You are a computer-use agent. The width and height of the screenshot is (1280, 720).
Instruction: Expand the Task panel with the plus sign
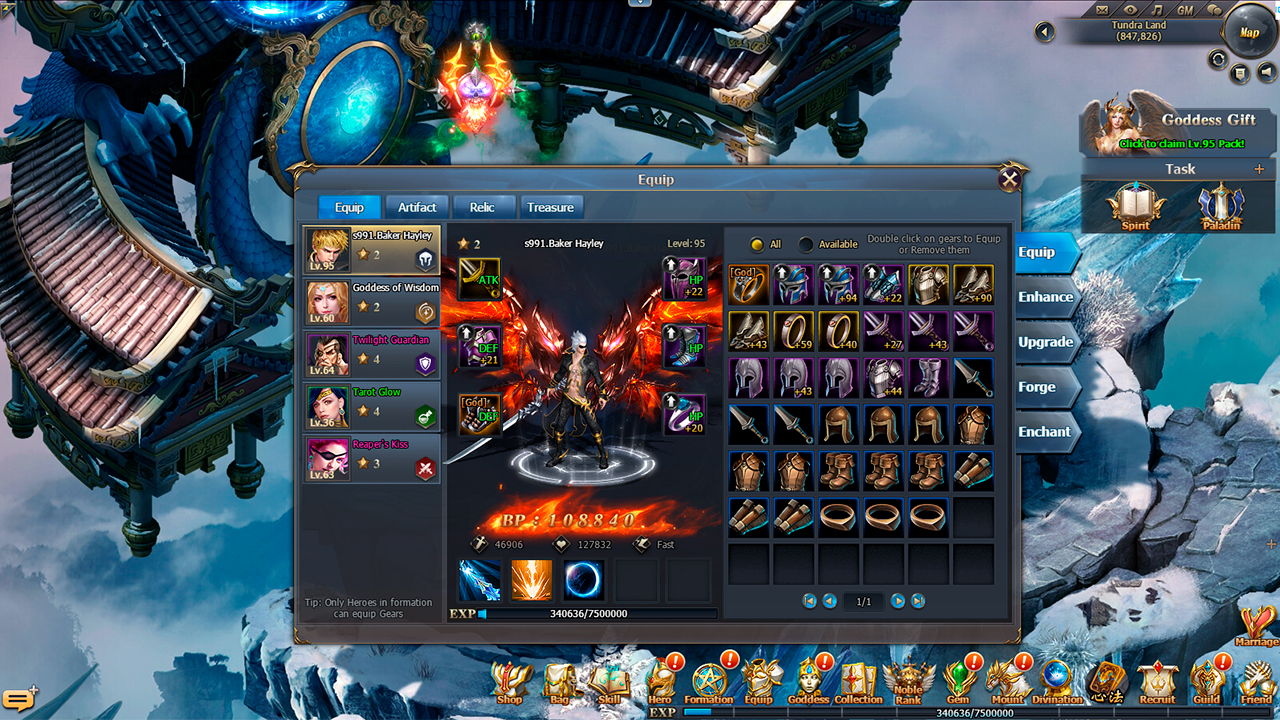[x=1258, y=169]
